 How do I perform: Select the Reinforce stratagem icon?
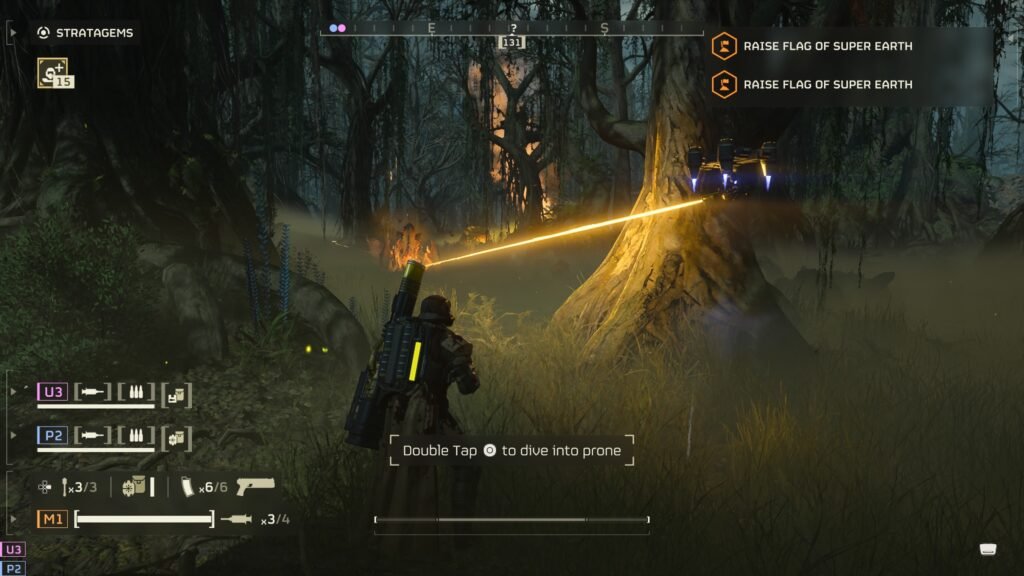[51, 72]
